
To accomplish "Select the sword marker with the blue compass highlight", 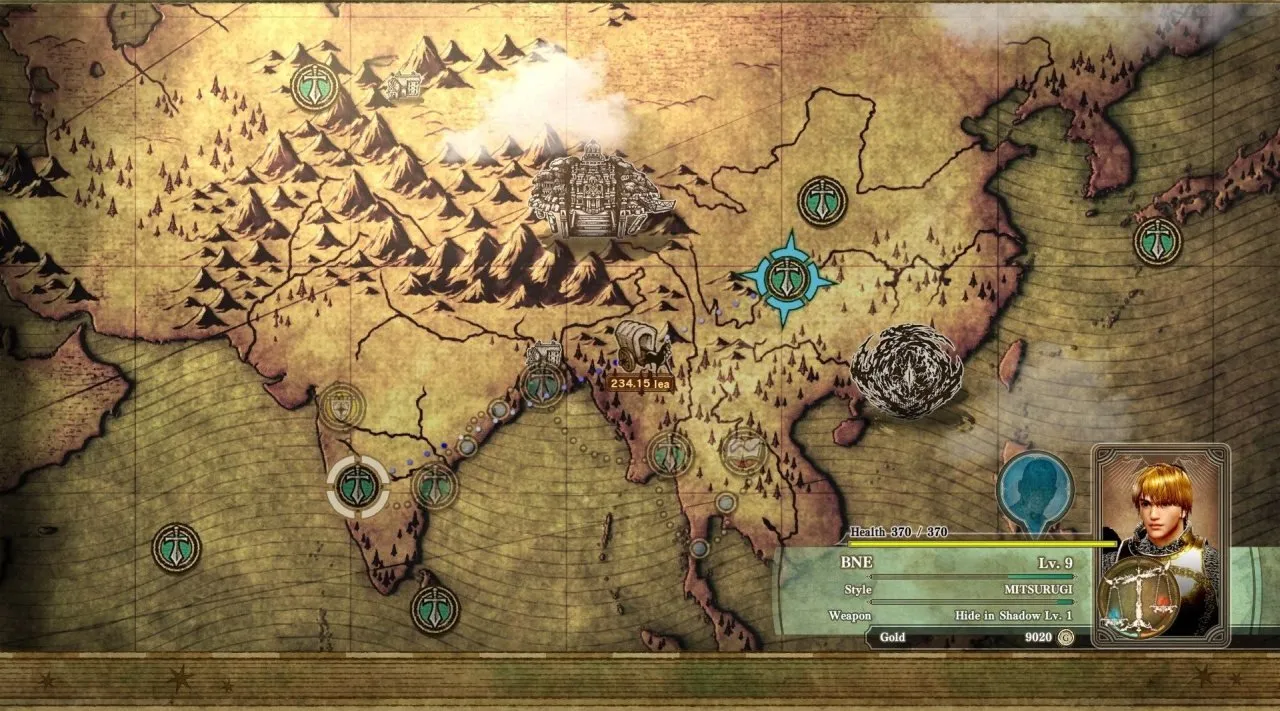I will pos(786,280).
